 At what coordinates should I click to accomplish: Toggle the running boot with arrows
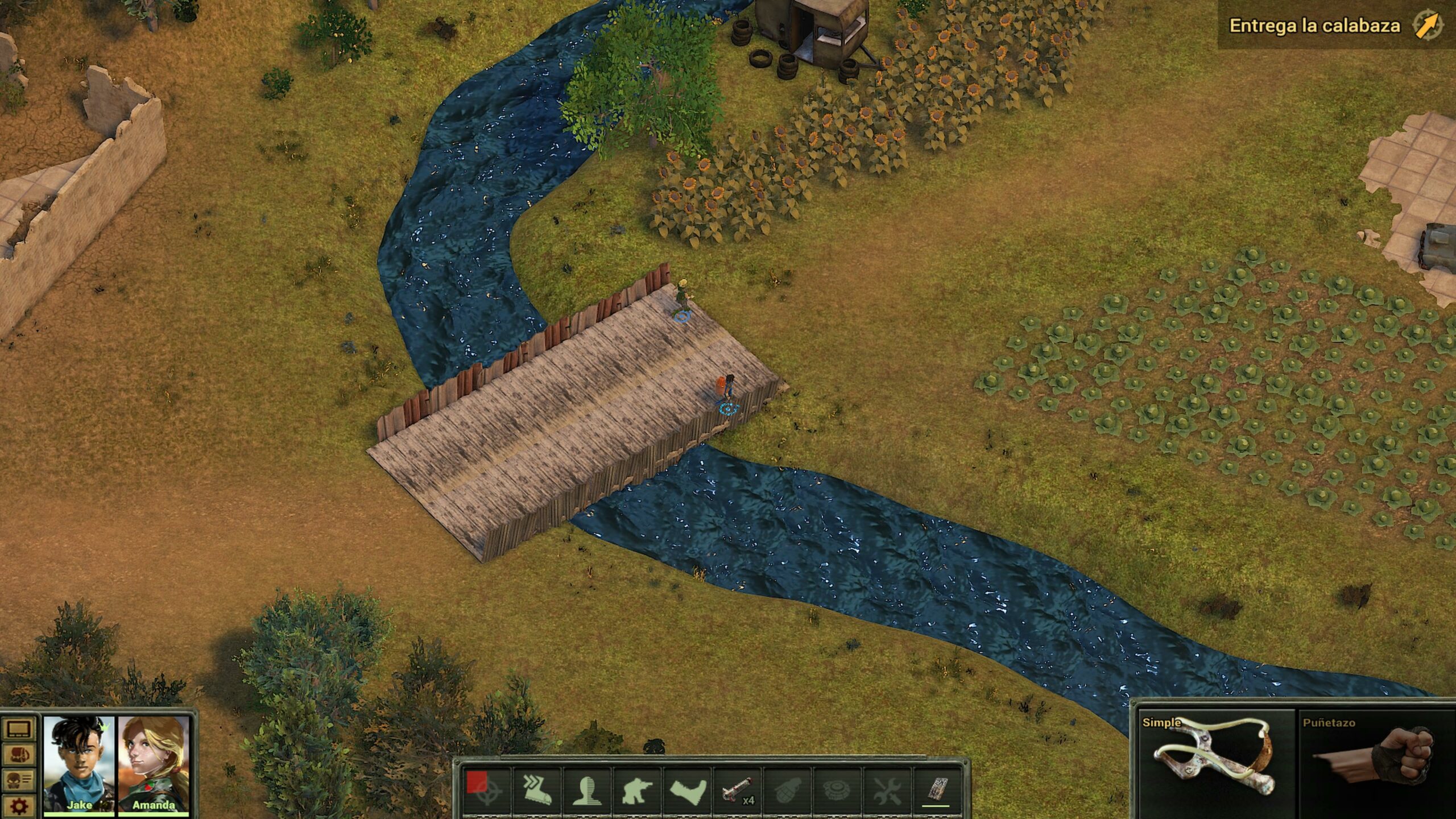(x=537, y=789)
